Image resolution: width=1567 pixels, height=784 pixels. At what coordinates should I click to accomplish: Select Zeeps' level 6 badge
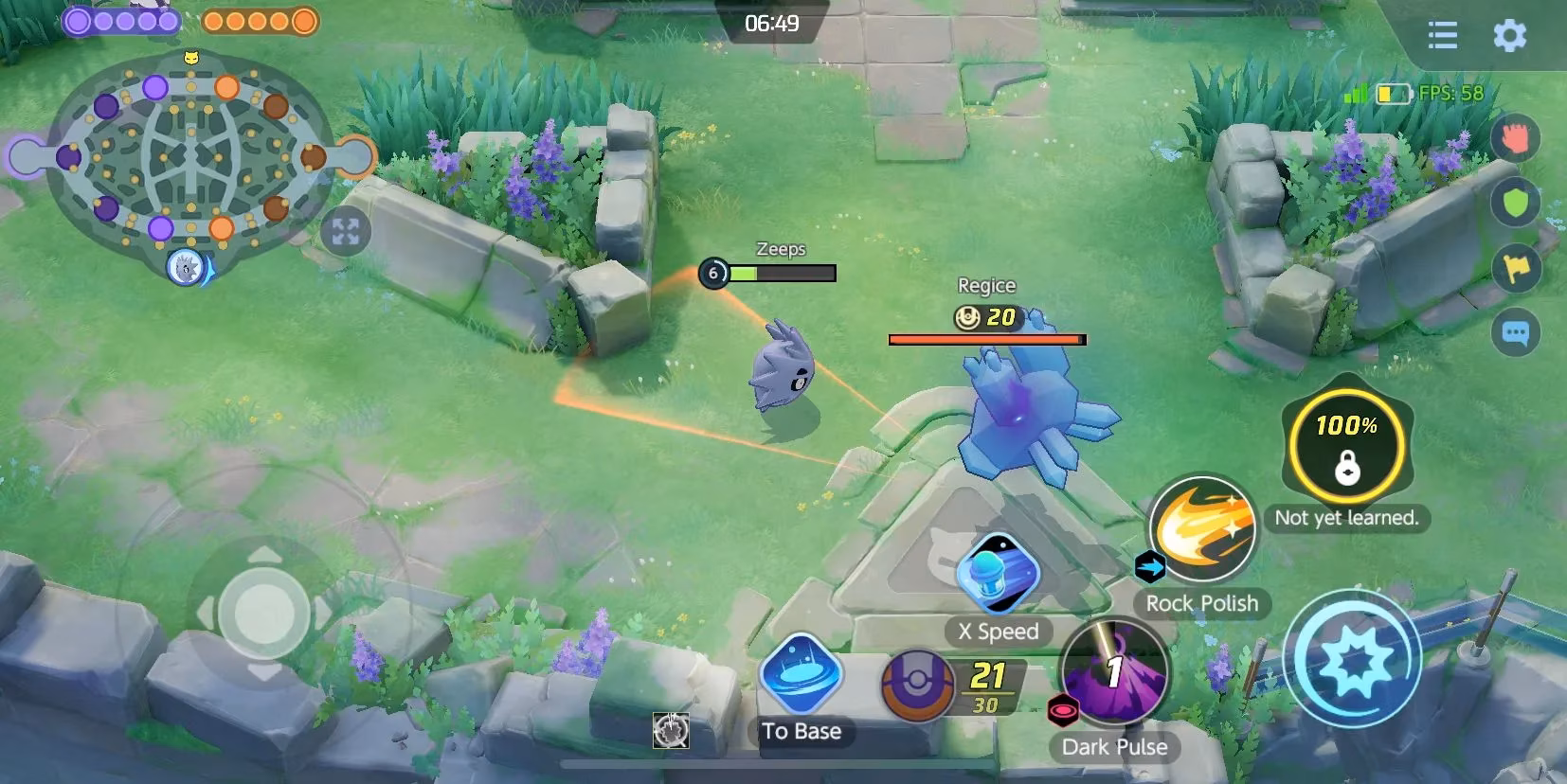712,272
